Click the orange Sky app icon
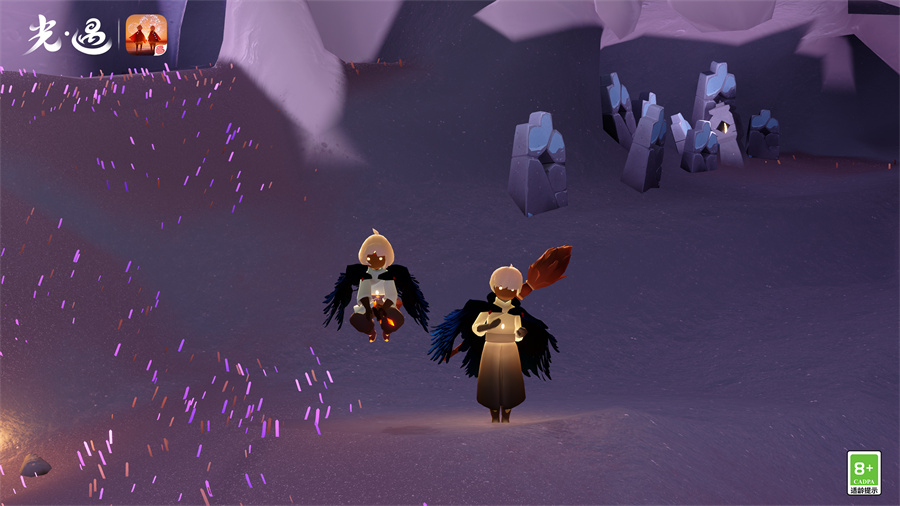900x506 pixels. (146, 35)
